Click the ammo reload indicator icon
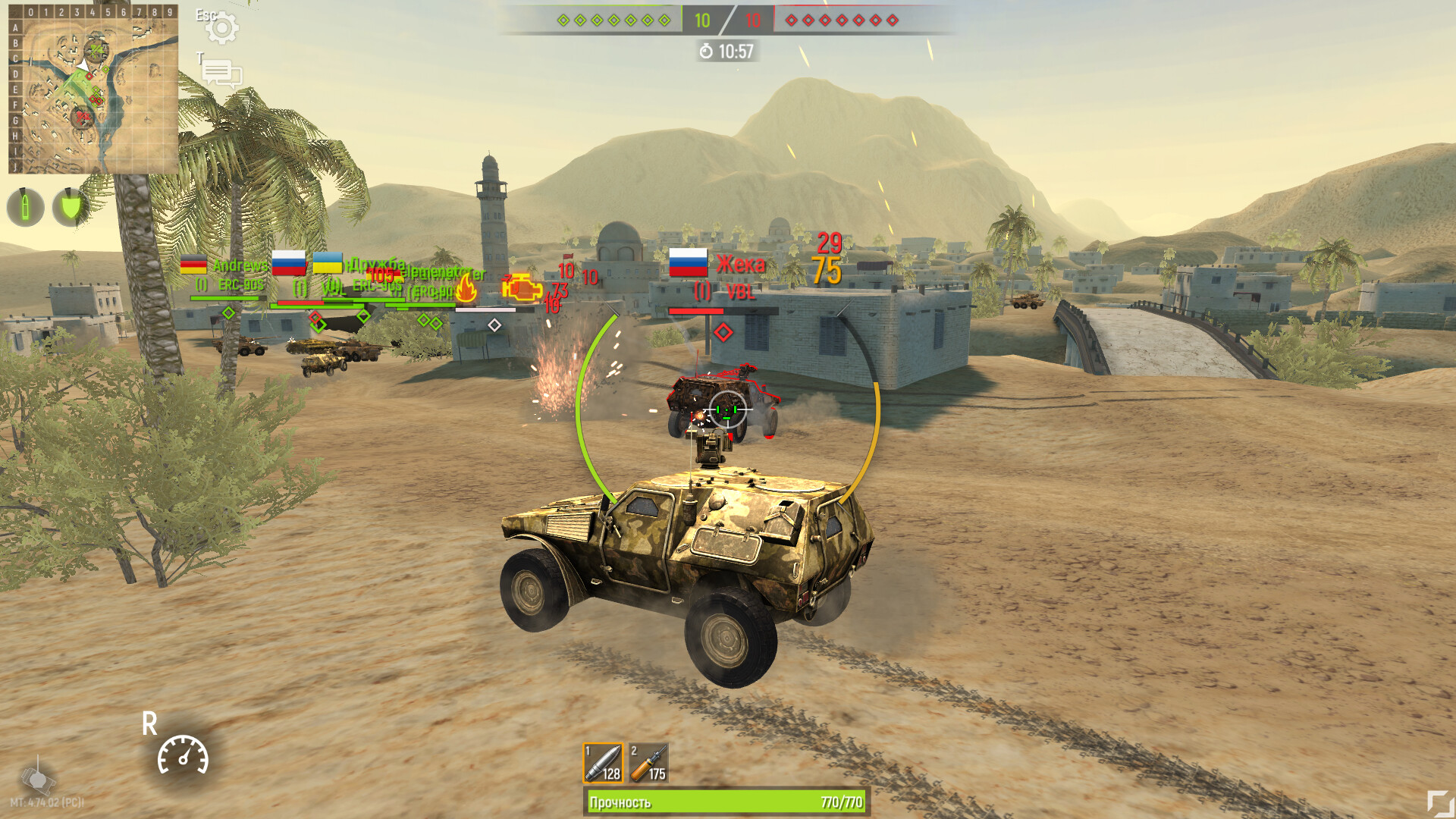The height and width of the screenshot is (819, 1456). [25, 206]
